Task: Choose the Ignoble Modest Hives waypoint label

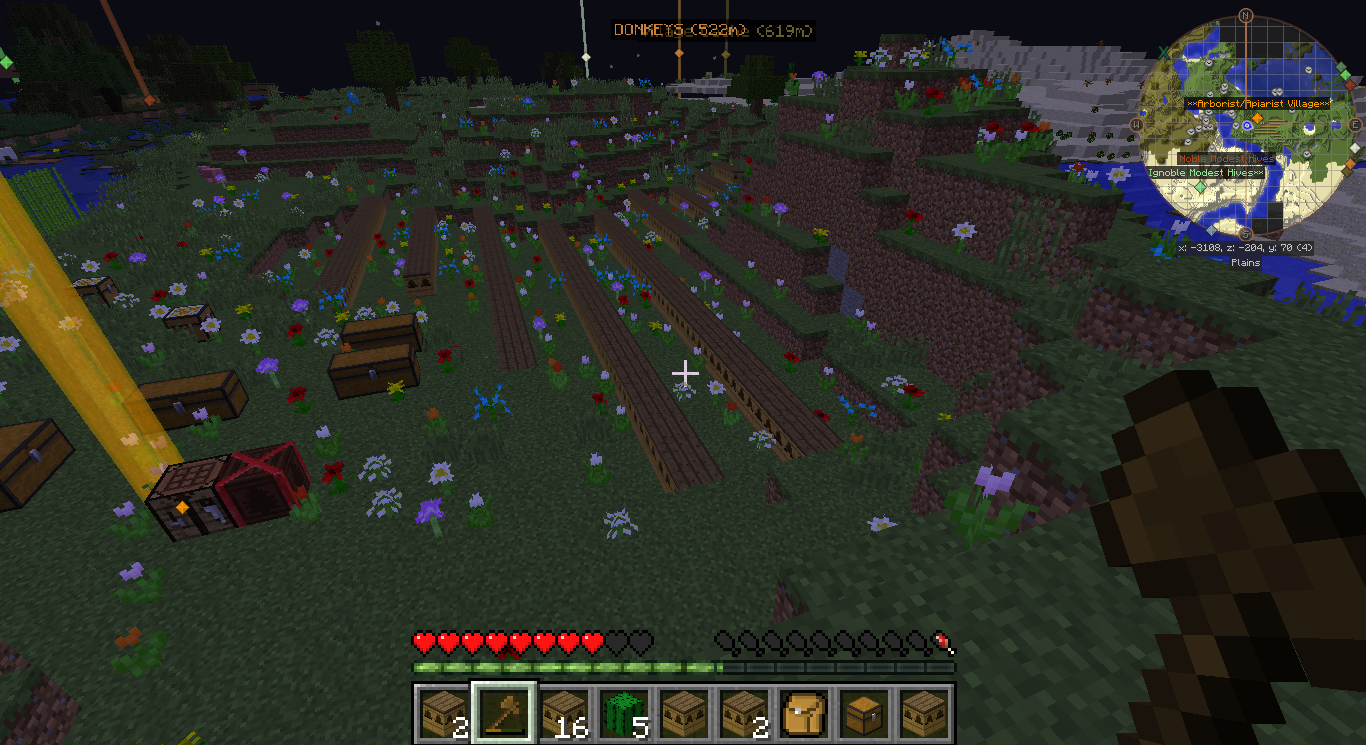Action: [x=1205, y=173]
